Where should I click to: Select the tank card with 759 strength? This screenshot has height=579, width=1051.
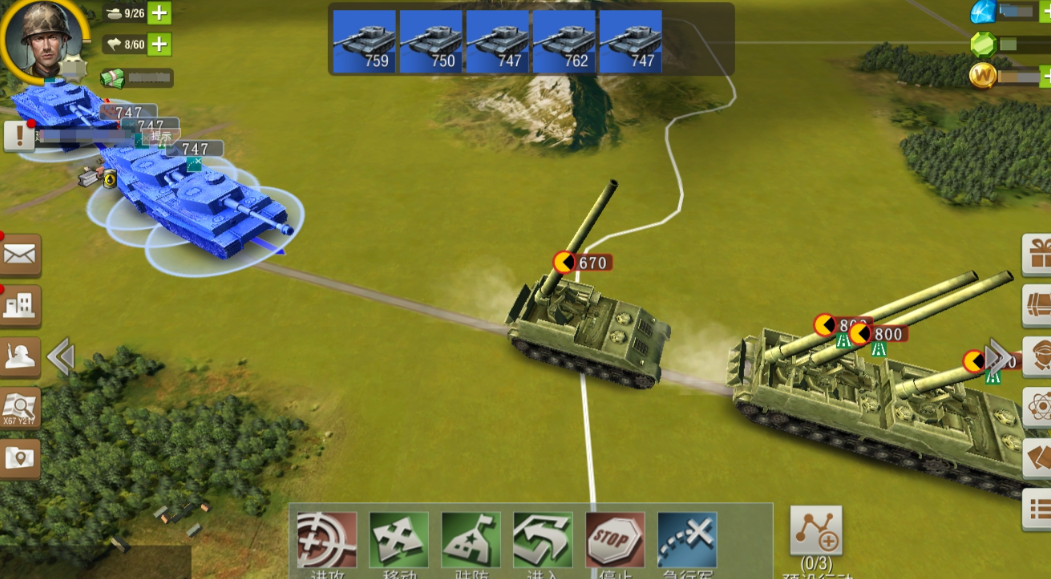(x=364, y=42)
